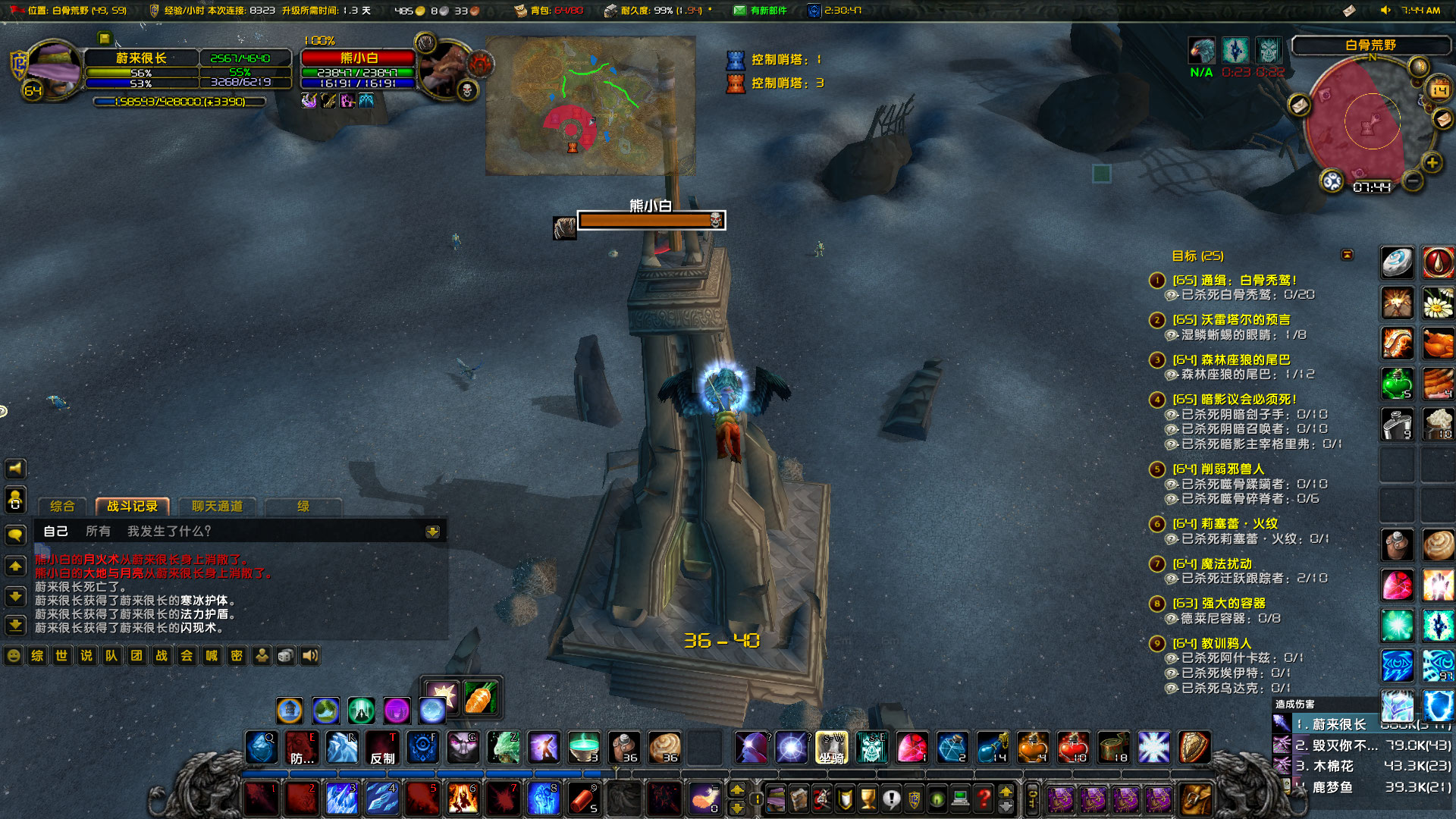
Task: Open the red question mark help icon
Action: point(984,799)
